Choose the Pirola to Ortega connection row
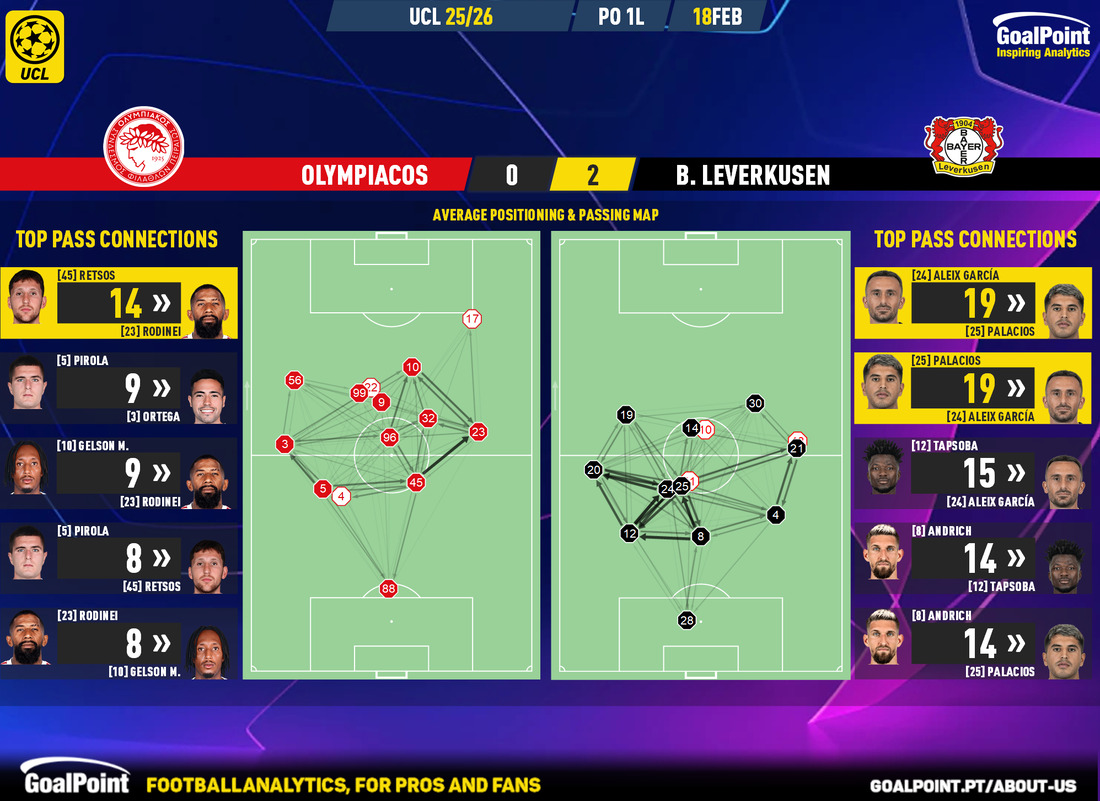1100x801 pixels. [x=119, y=388]
